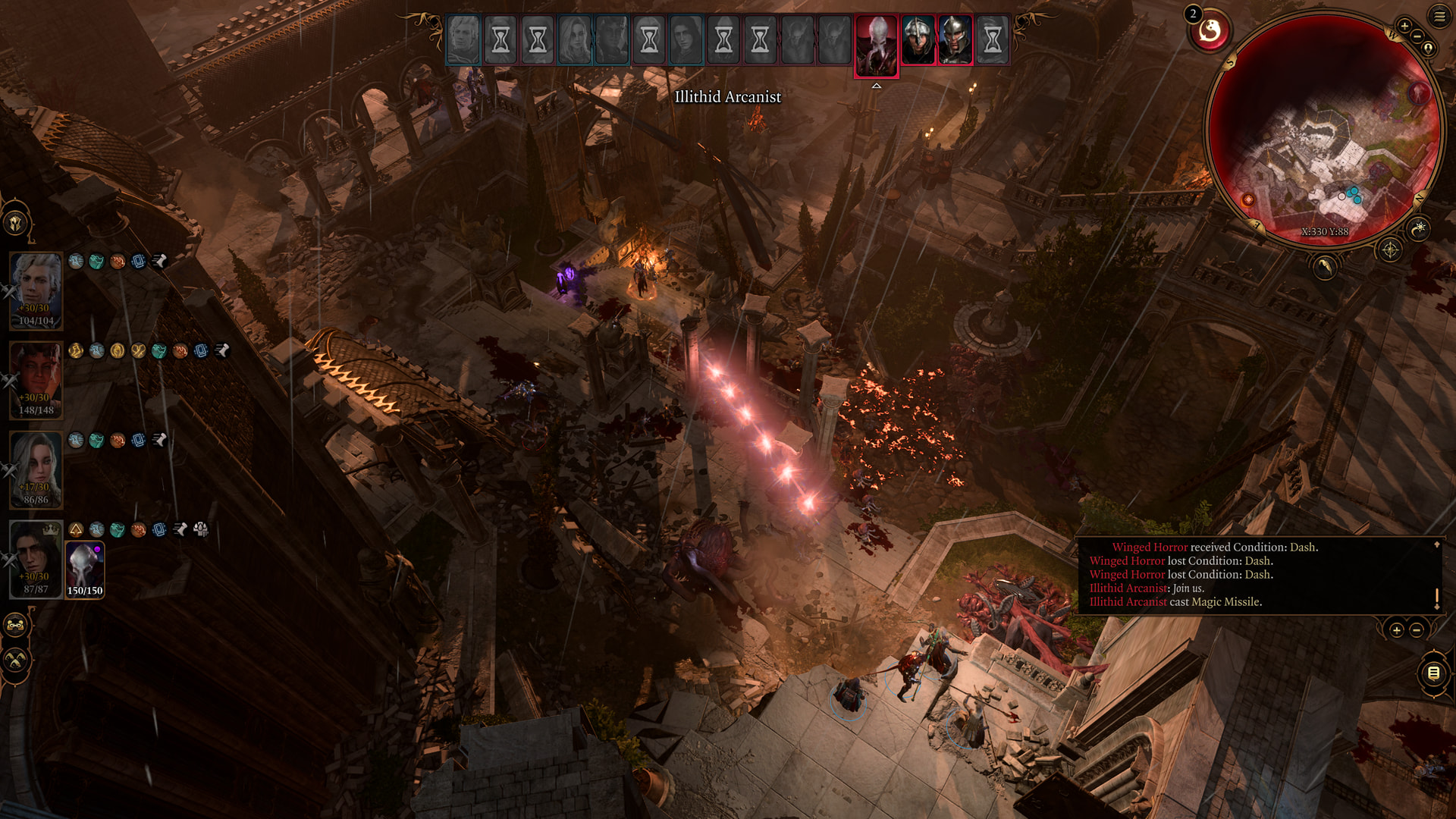The image size is (1456, 819).
Task: Select the red-skinned horned party member portrait
Action: tap(36, 379)
